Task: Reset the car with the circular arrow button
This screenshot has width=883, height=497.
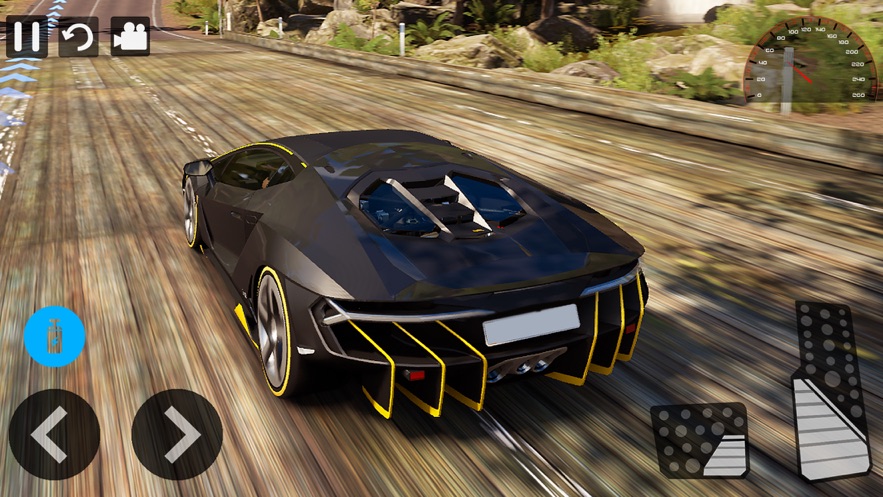Action: pyautogui.click(x=78, y=37)
